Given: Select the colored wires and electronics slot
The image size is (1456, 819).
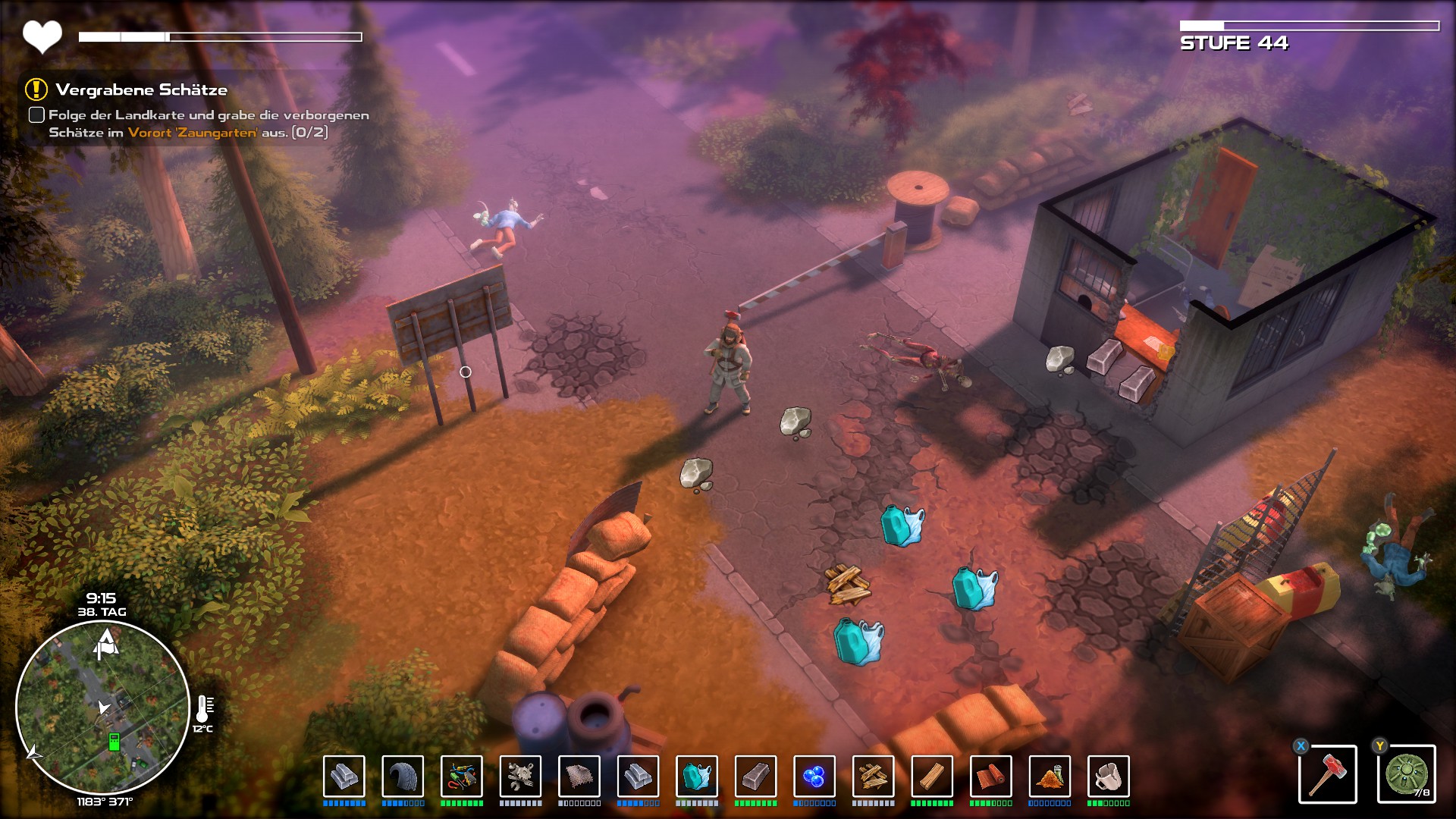Looking at the screenshot, I should (x=461, y=777).
